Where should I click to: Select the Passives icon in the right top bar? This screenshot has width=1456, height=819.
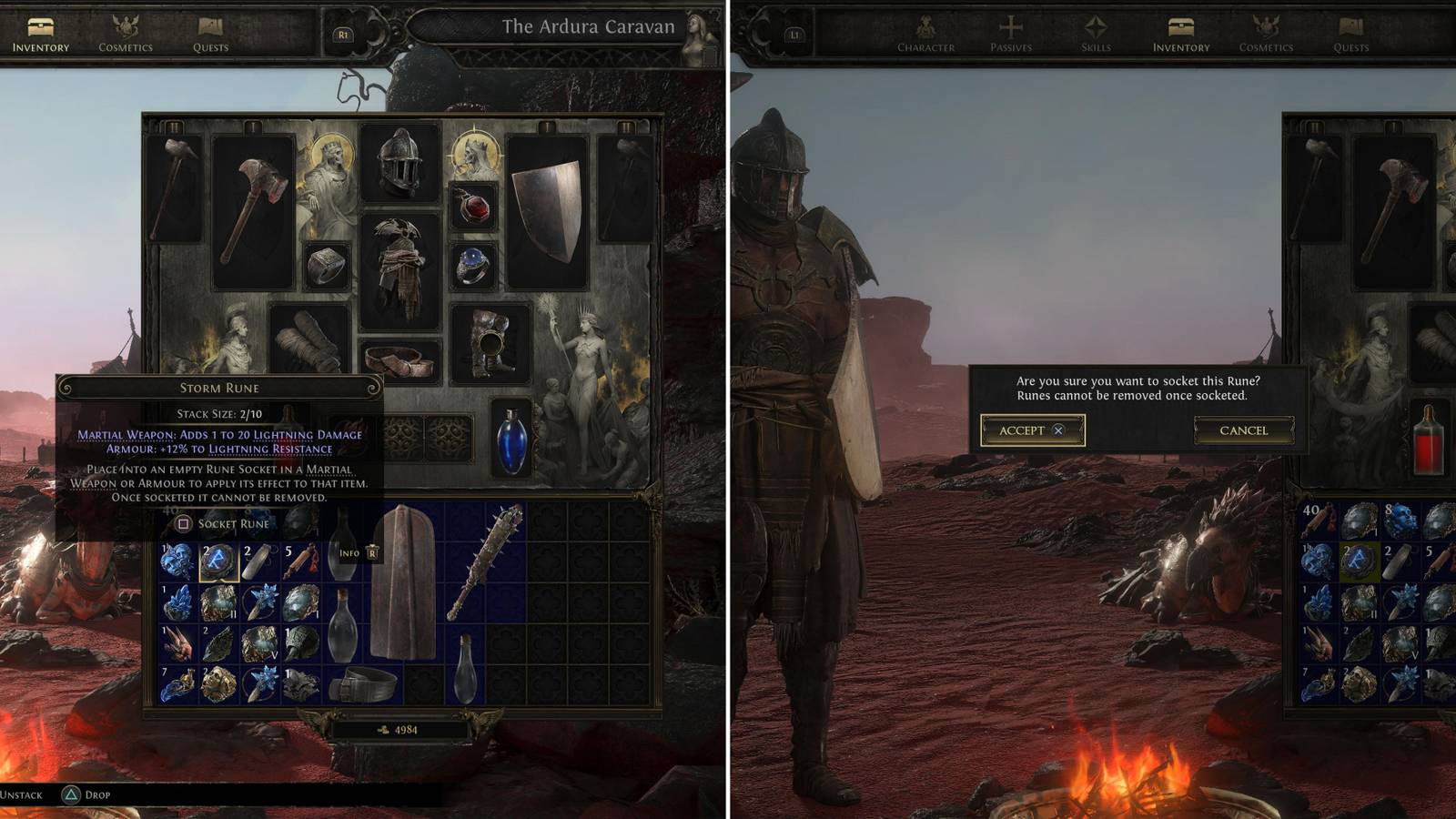(1014, 27)
